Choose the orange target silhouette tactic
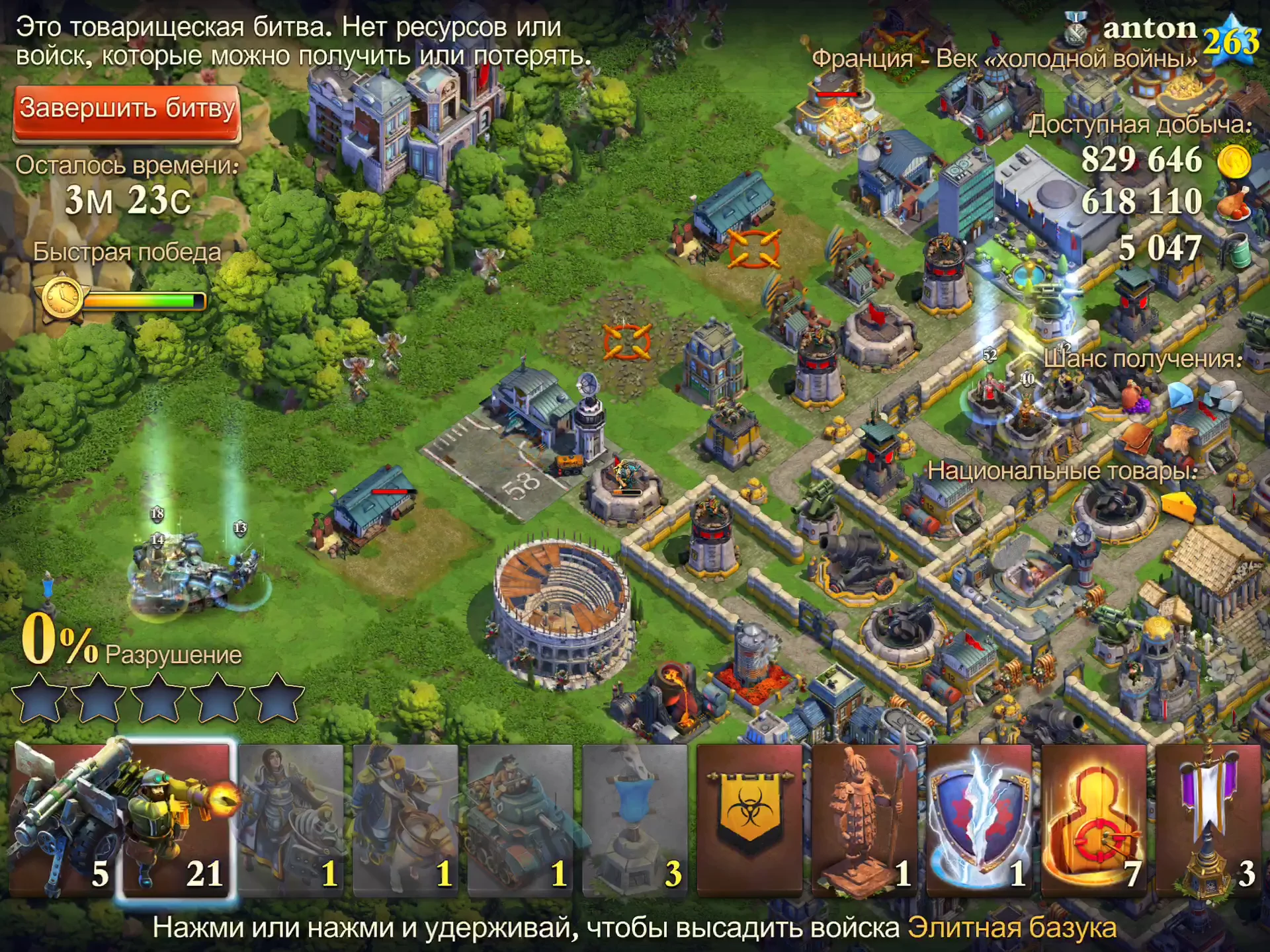 (1094, 820)
